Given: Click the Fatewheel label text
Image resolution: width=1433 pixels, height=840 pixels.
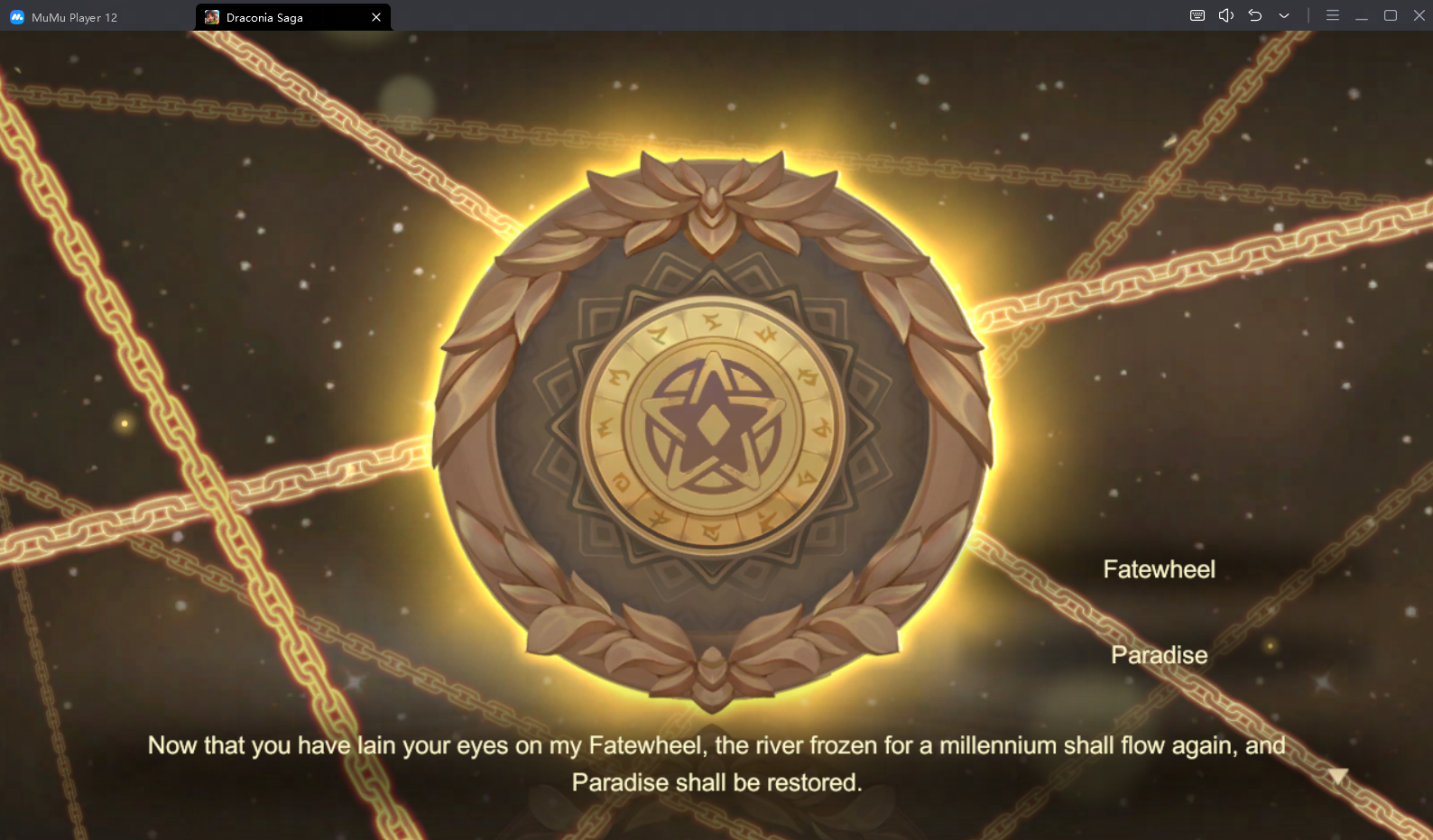Looking at the screenshot, I should tap(1158, 568).
